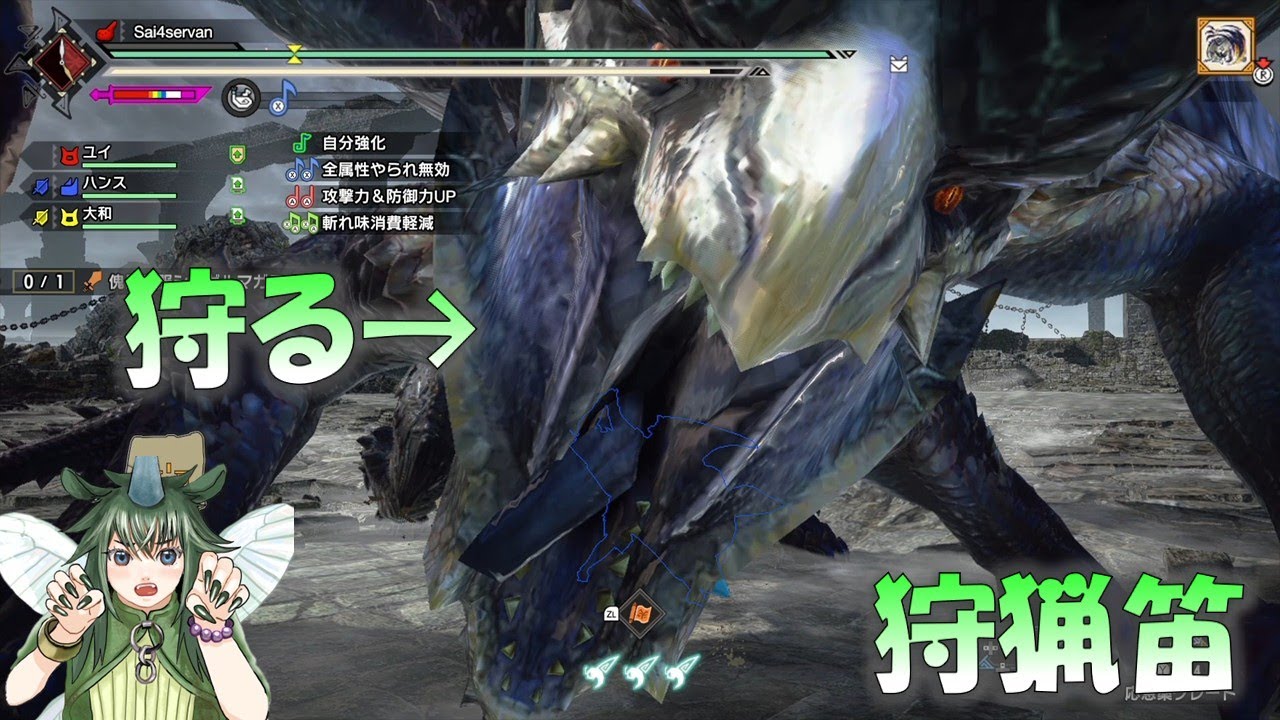Click the 自分強化 melody effect entry

pyautogui.click(x=353, y=144)
